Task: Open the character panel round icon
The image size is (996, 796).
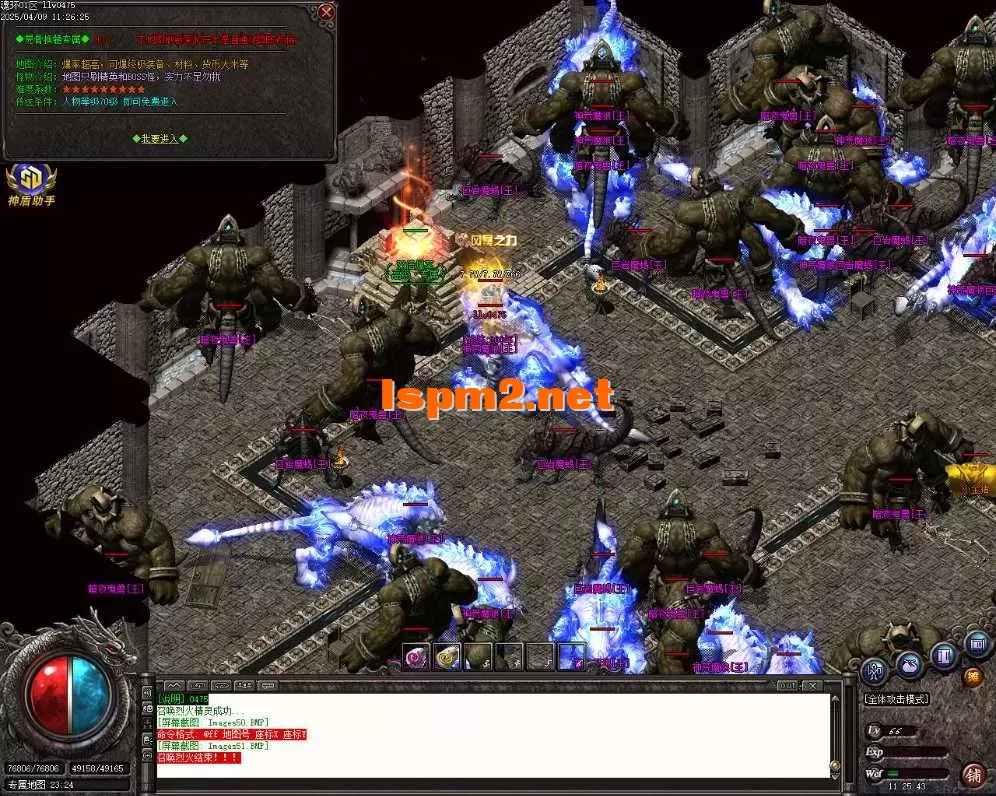Action: [876, 668]
